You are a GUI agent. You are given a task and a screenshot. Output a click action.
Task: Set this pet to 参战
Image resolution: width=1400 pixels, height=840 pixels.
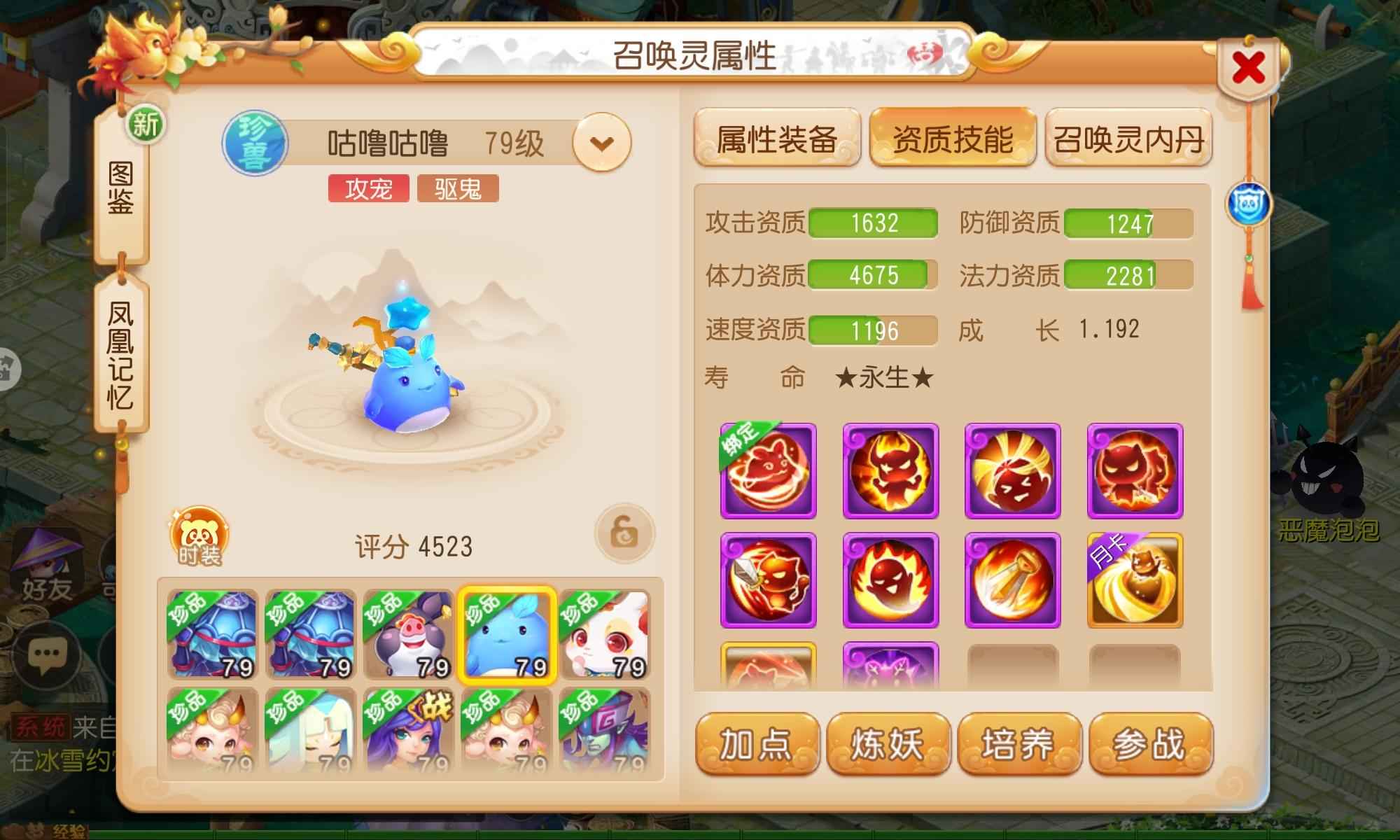coord(1150,743)
